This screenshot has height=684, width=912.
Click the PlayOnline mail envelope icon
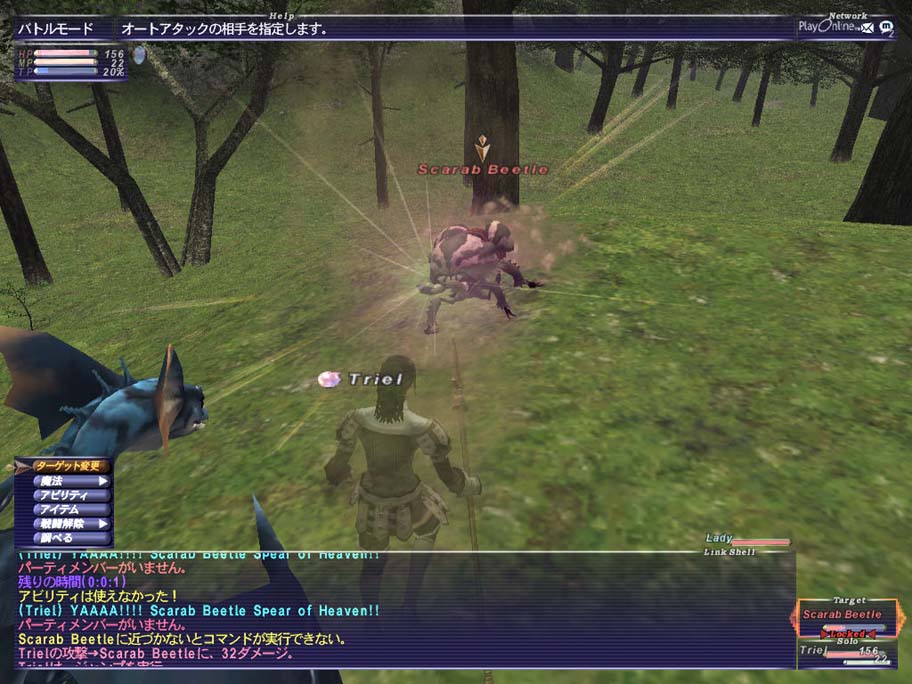(x=867, y=27)
